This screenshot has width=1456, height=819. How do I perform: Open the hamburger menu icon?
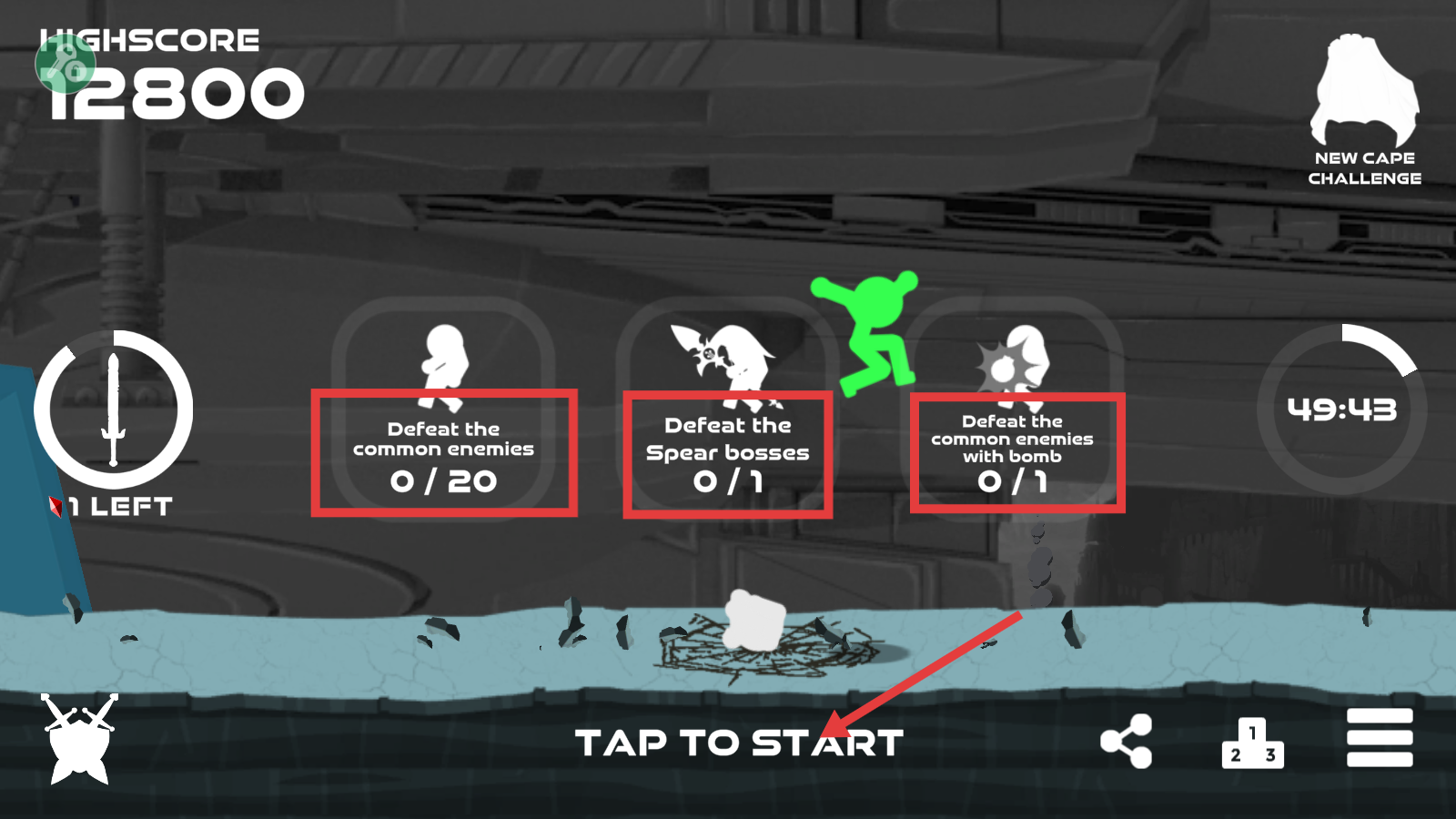(x=1379, y=740)
